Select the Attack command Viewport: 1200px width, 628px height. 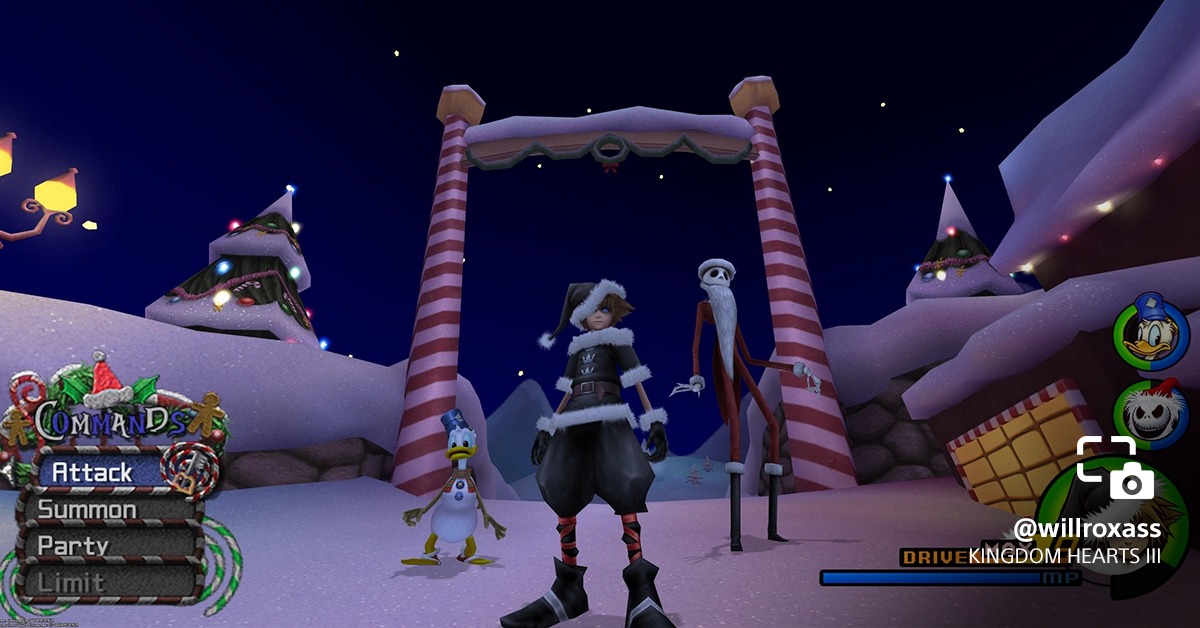coord(95,471)
